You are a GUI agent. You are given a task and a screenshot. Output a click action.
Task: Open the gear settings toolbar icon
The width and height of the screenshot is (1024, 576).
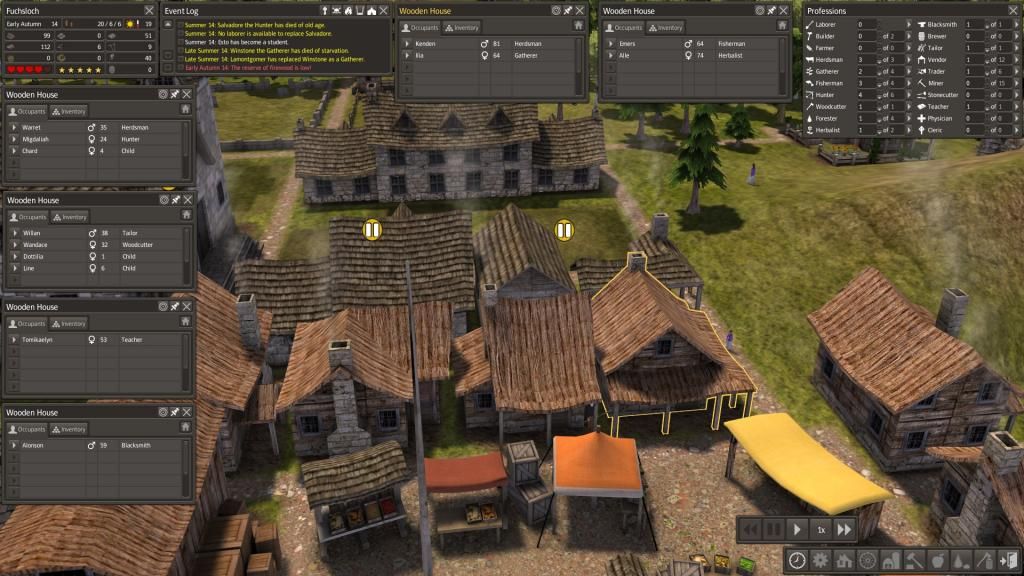point(820,560)
